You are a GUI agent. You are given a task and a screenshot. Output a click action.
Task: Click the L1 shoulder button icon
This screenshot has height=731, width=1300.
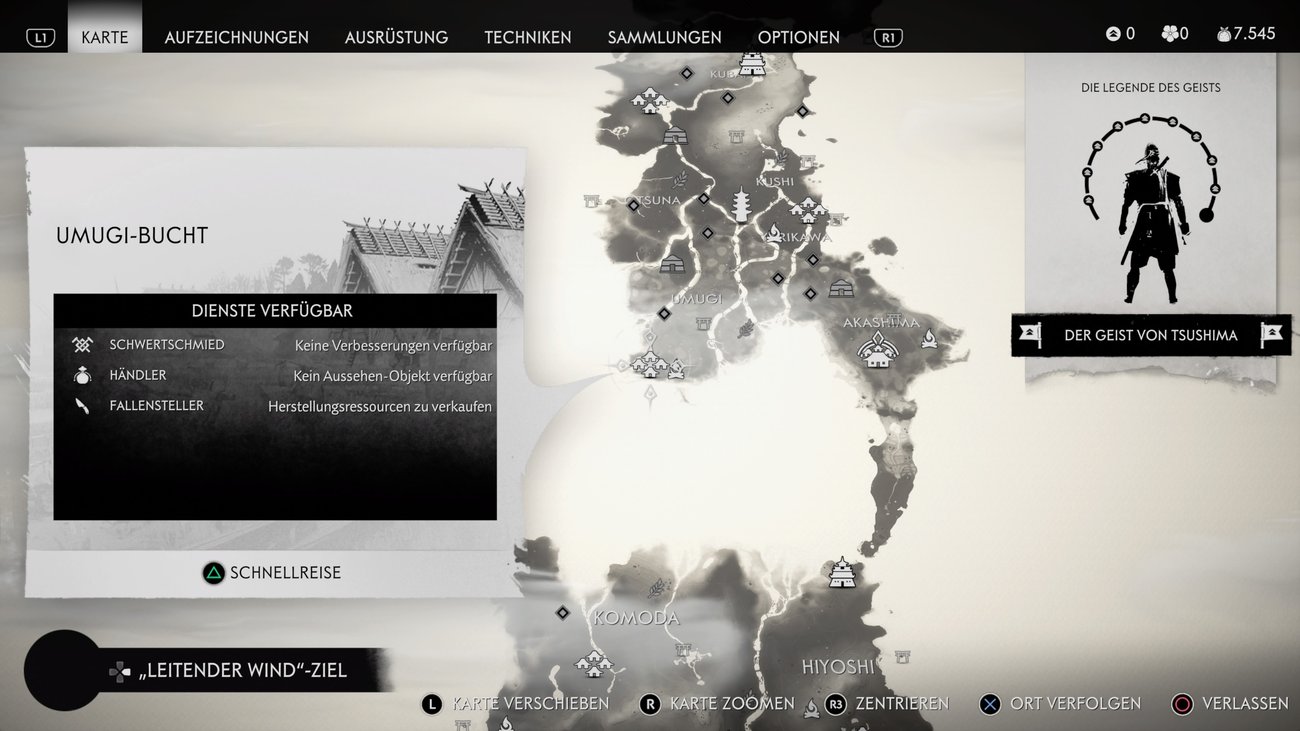pyautogui.click(x=41, y=36)
